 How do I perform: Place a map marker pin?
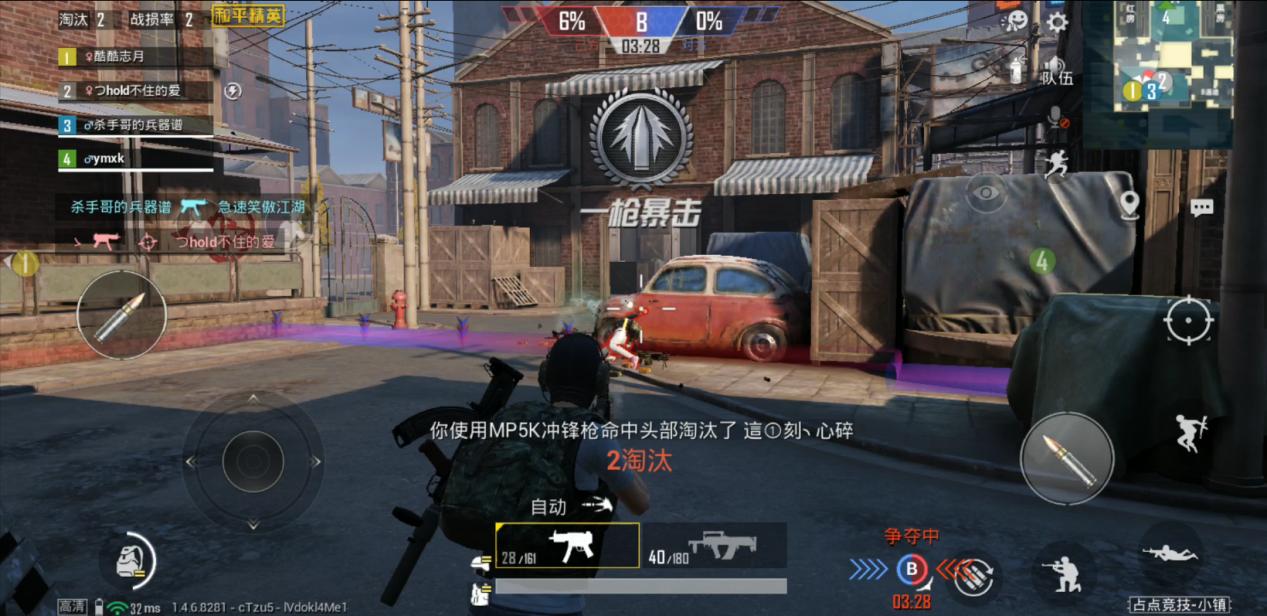tap(1130, 205)
